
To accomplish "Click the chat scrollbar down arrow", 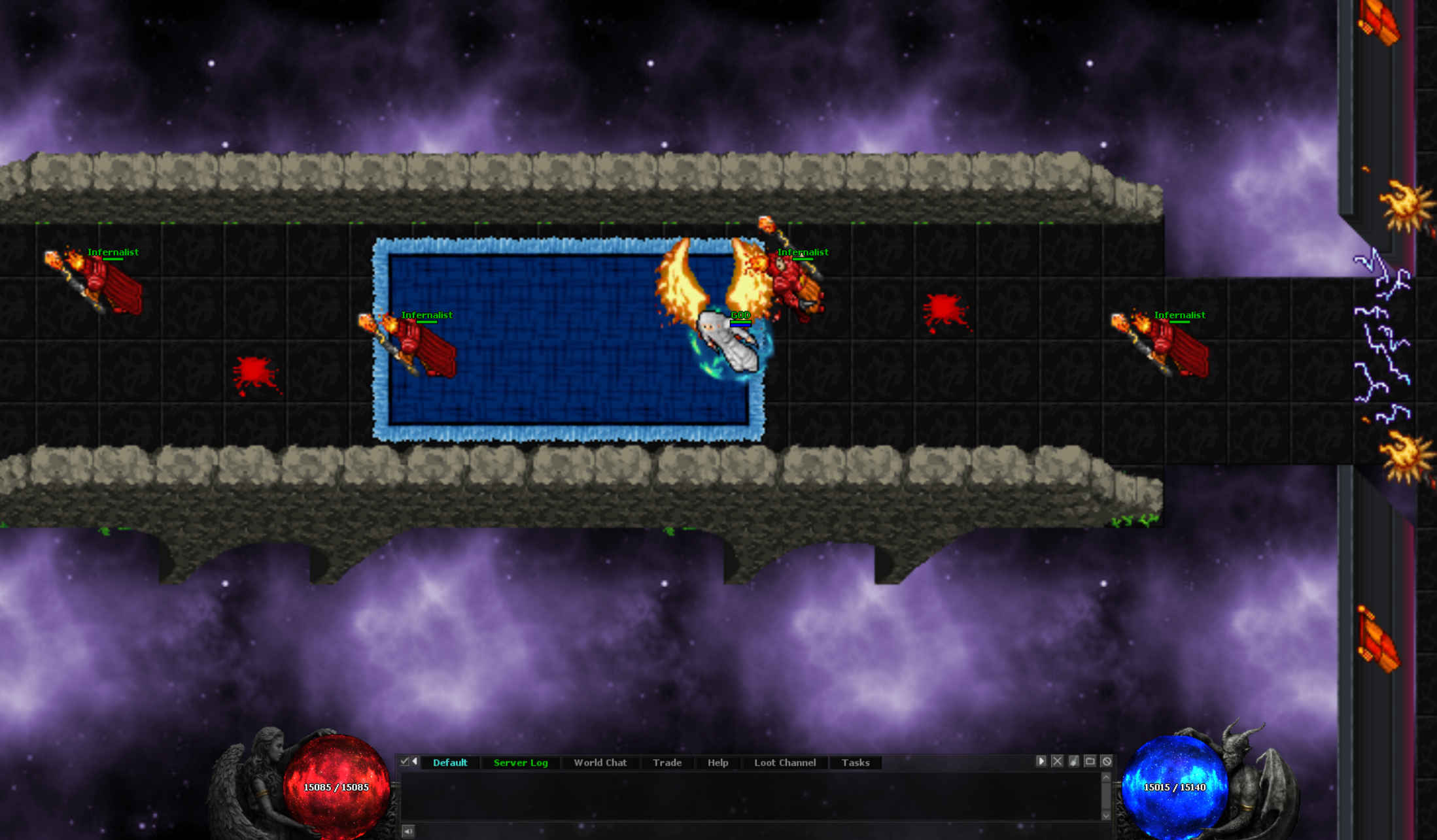I will point(1106,815).
